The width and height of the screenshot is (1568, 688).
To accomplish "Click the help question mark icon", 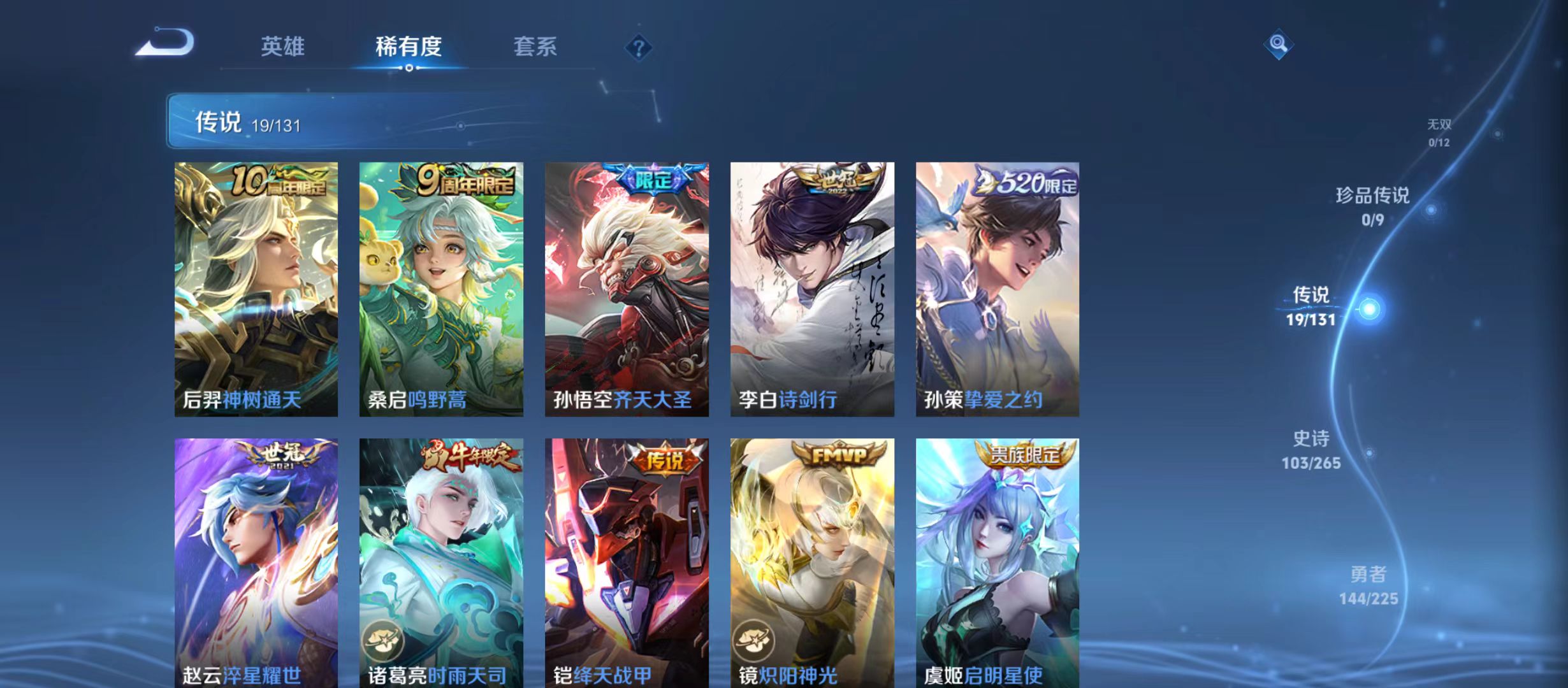I will 639,48.
